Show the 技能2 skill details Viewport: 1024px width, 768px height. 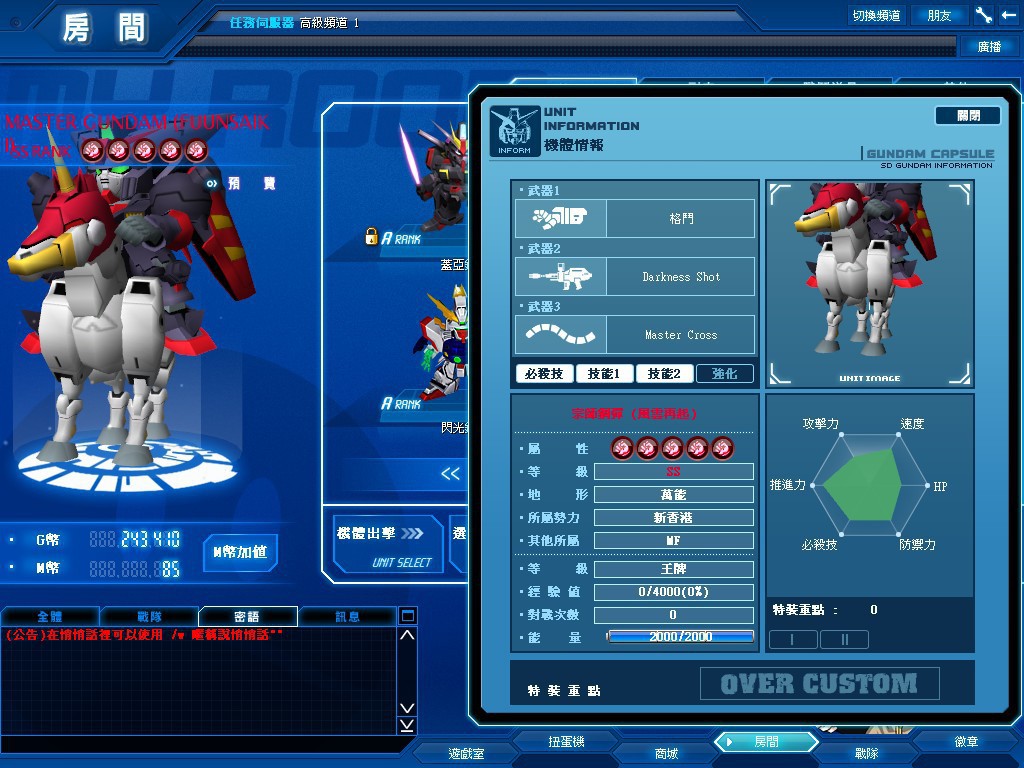(x=664, y=374)
